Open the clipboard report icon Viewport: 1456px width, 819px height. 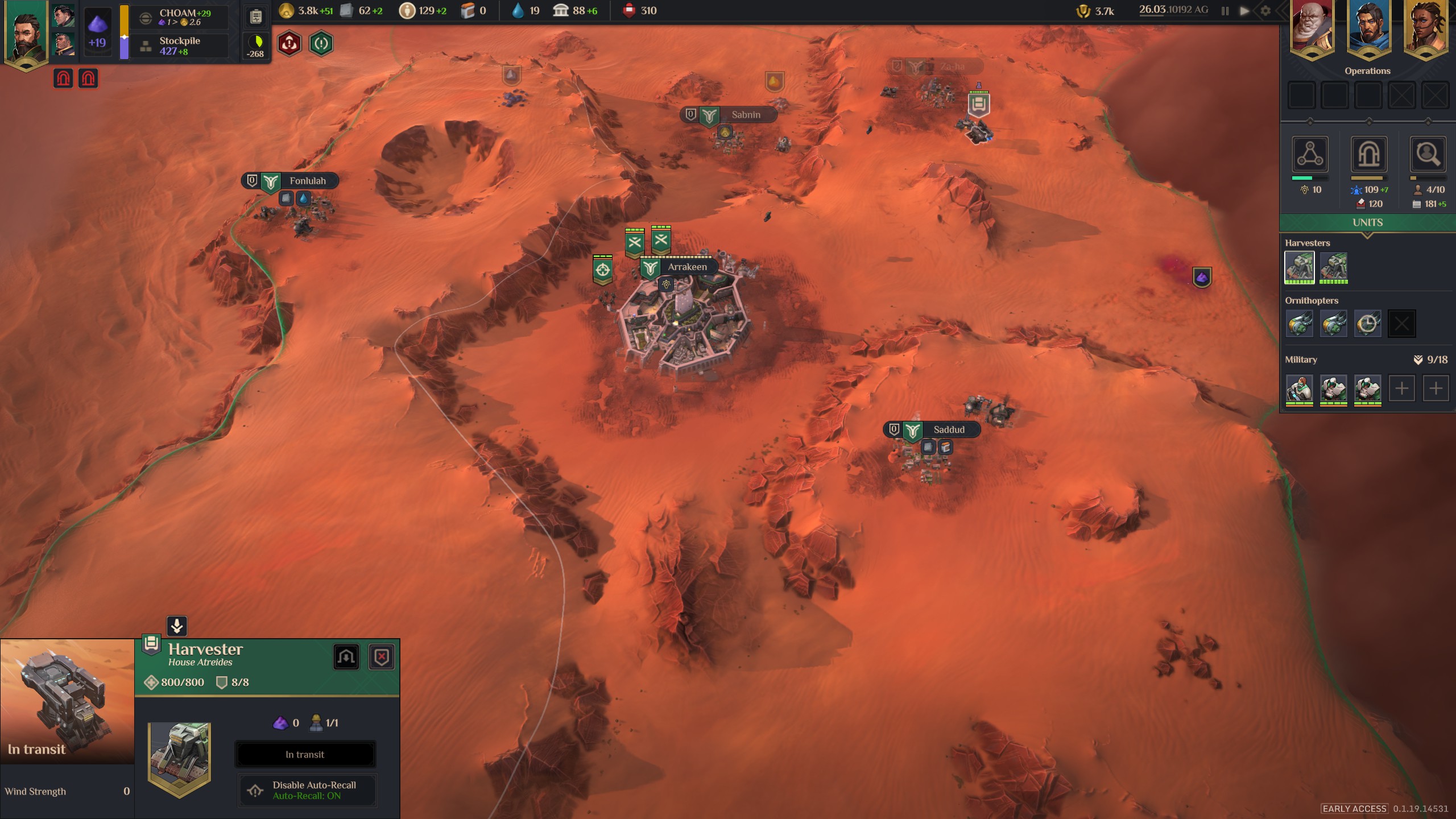tap(256, 17)
